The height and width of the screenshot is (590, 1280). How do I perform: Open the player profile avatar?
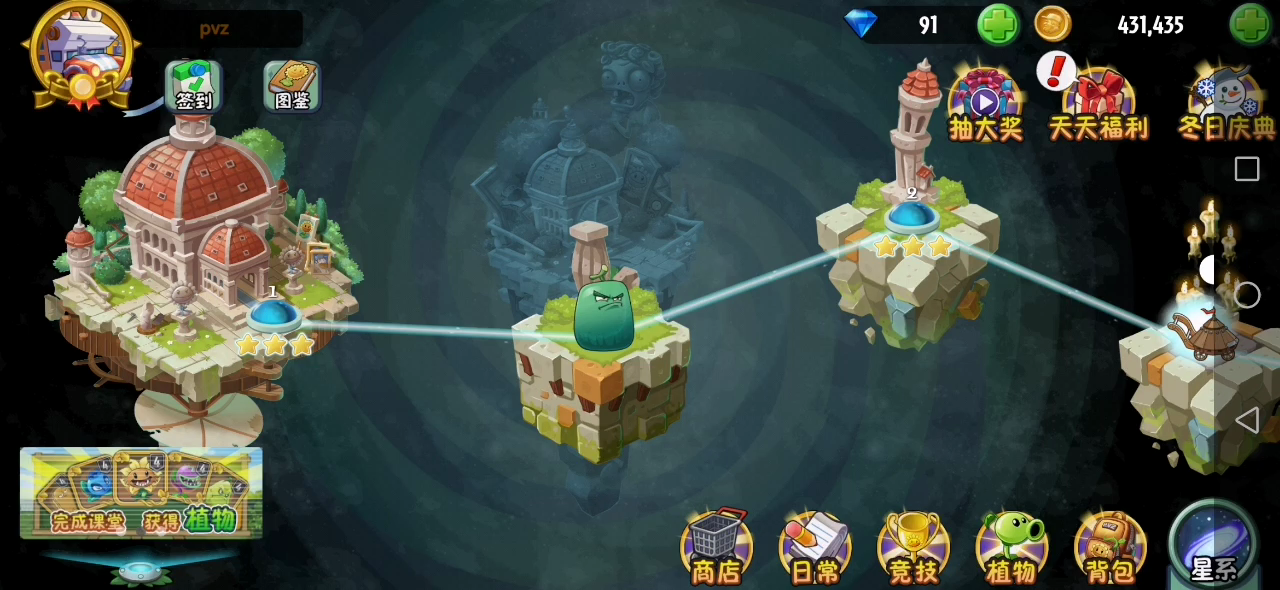[x=82, y=50]
